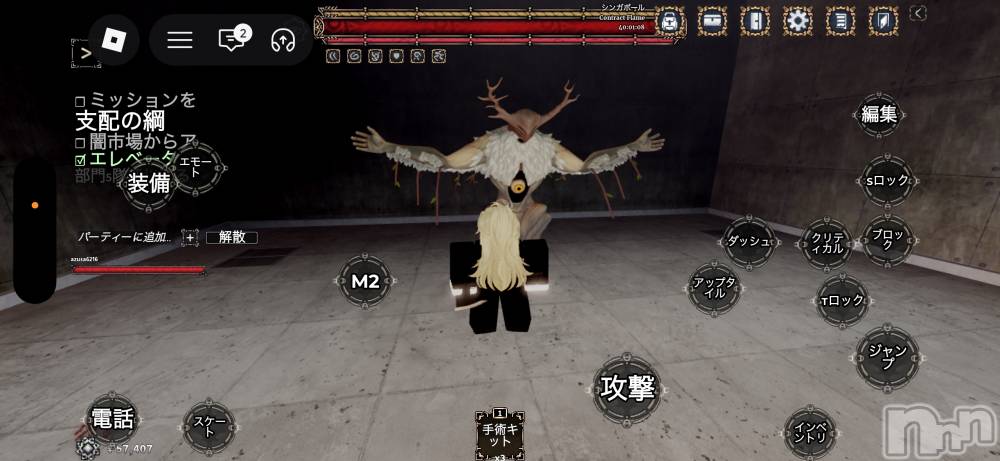The image size is (1000, 461).
Task: Open the Roblox chat with 2 notifications
Action: coord(232,40)
